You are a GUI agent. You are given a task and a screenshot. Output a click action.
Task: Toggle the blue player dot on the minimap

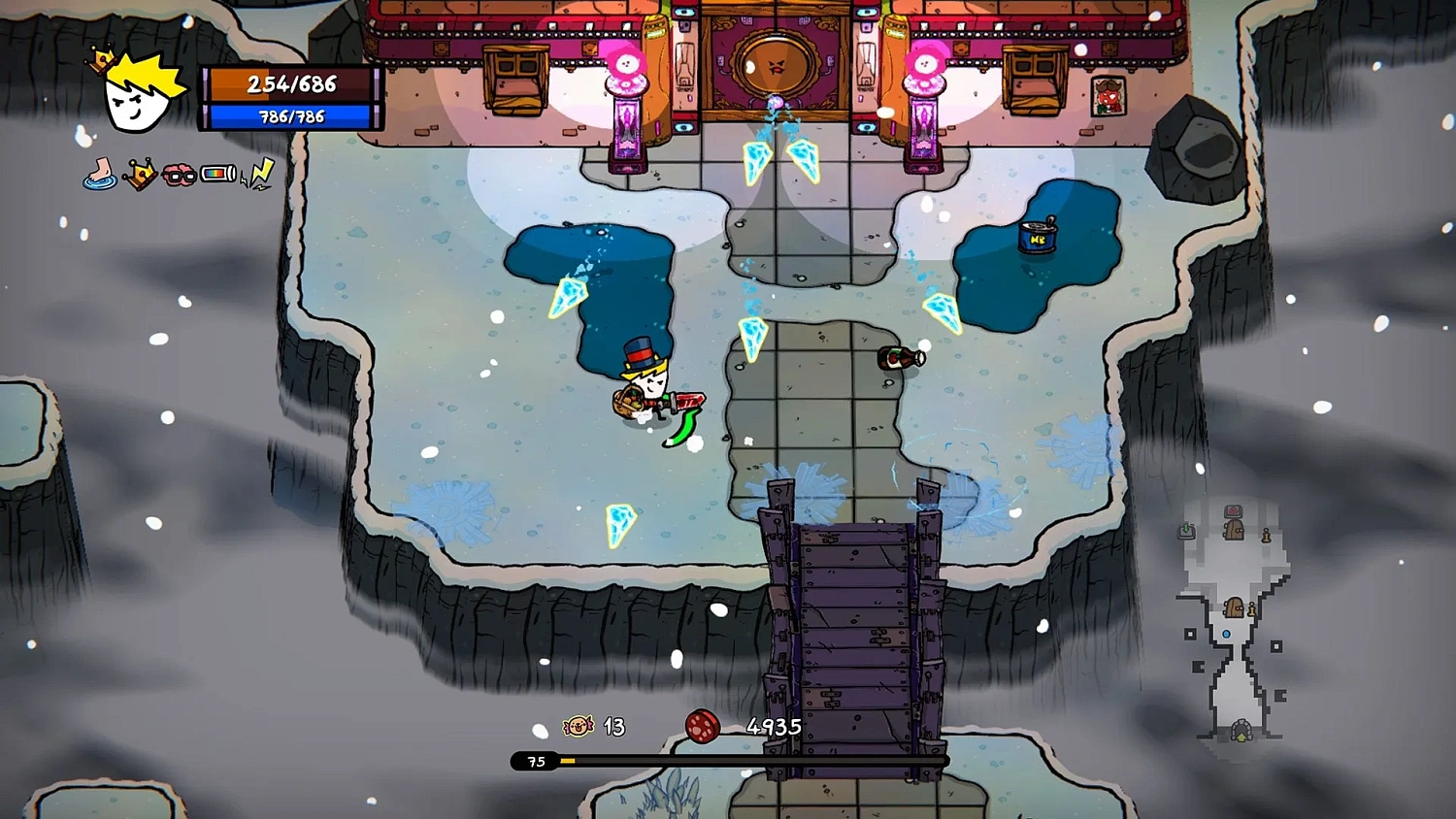(1227, 635)
